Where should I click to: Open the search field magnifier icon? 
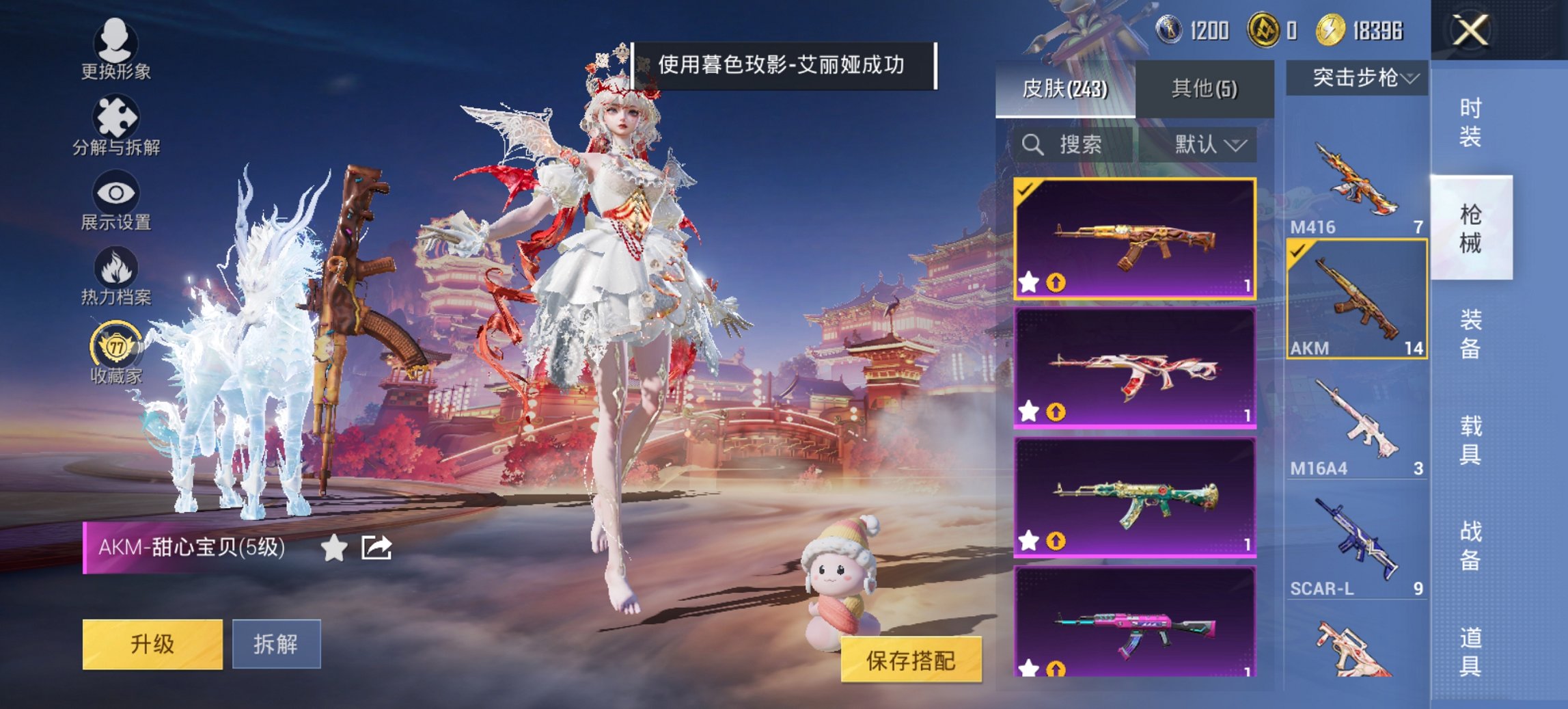pos(1032,145)
